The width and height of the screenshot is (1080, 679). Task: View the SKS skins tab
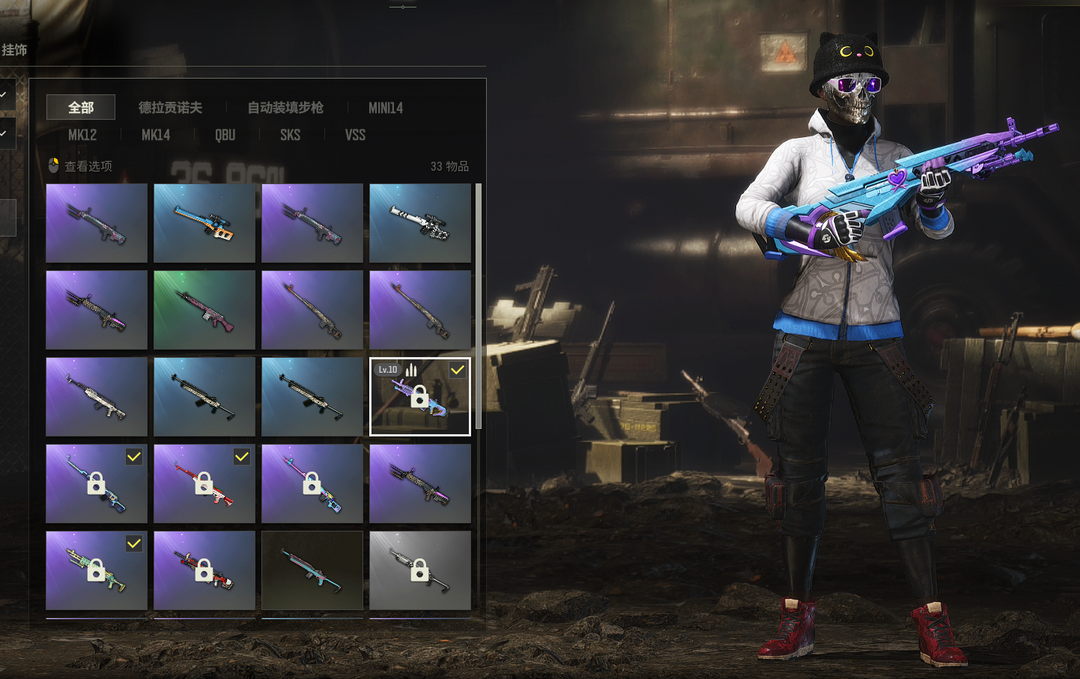click(x=290, y=134)
